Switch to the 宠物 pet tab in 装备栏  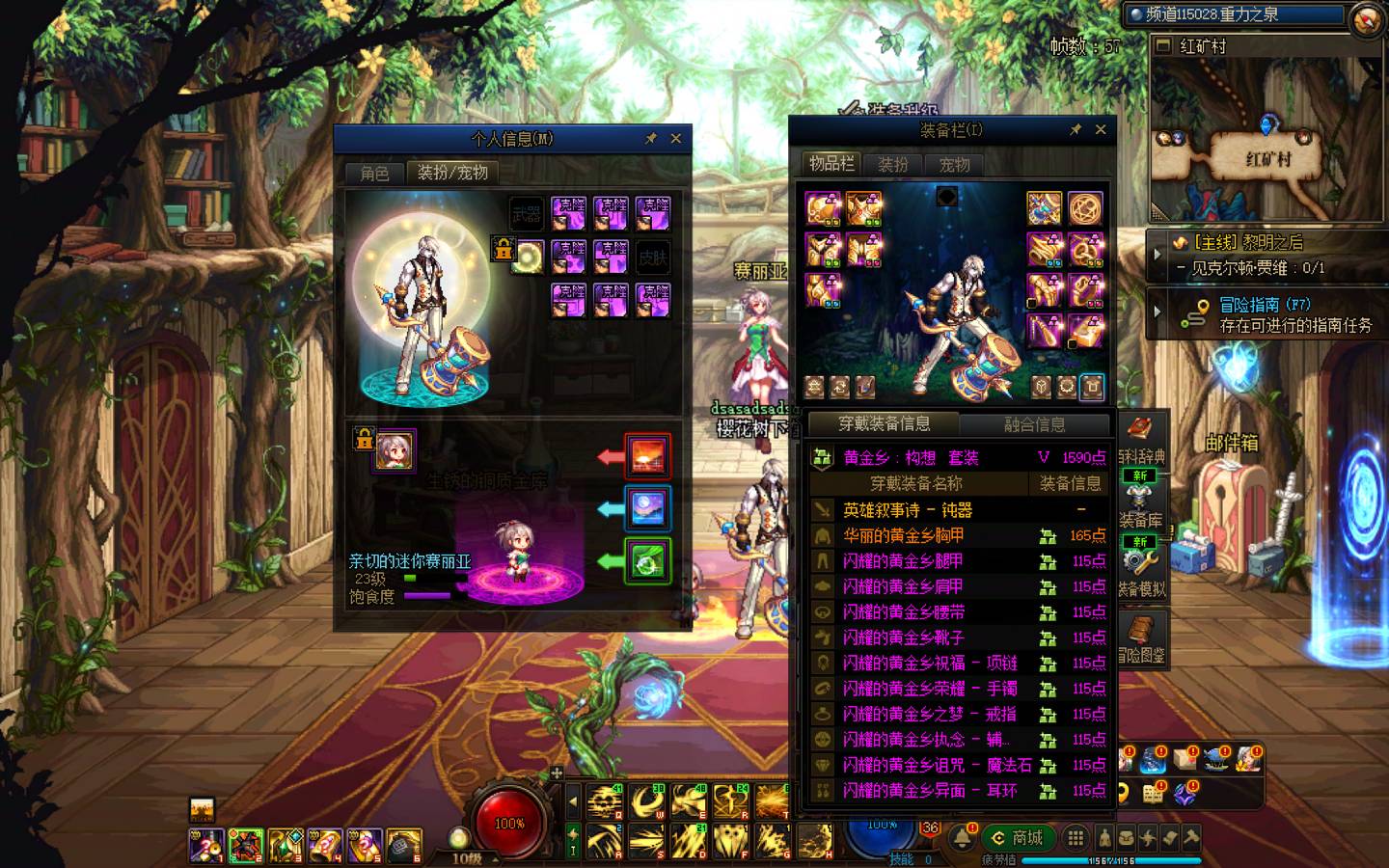click(x=954, y=165)
